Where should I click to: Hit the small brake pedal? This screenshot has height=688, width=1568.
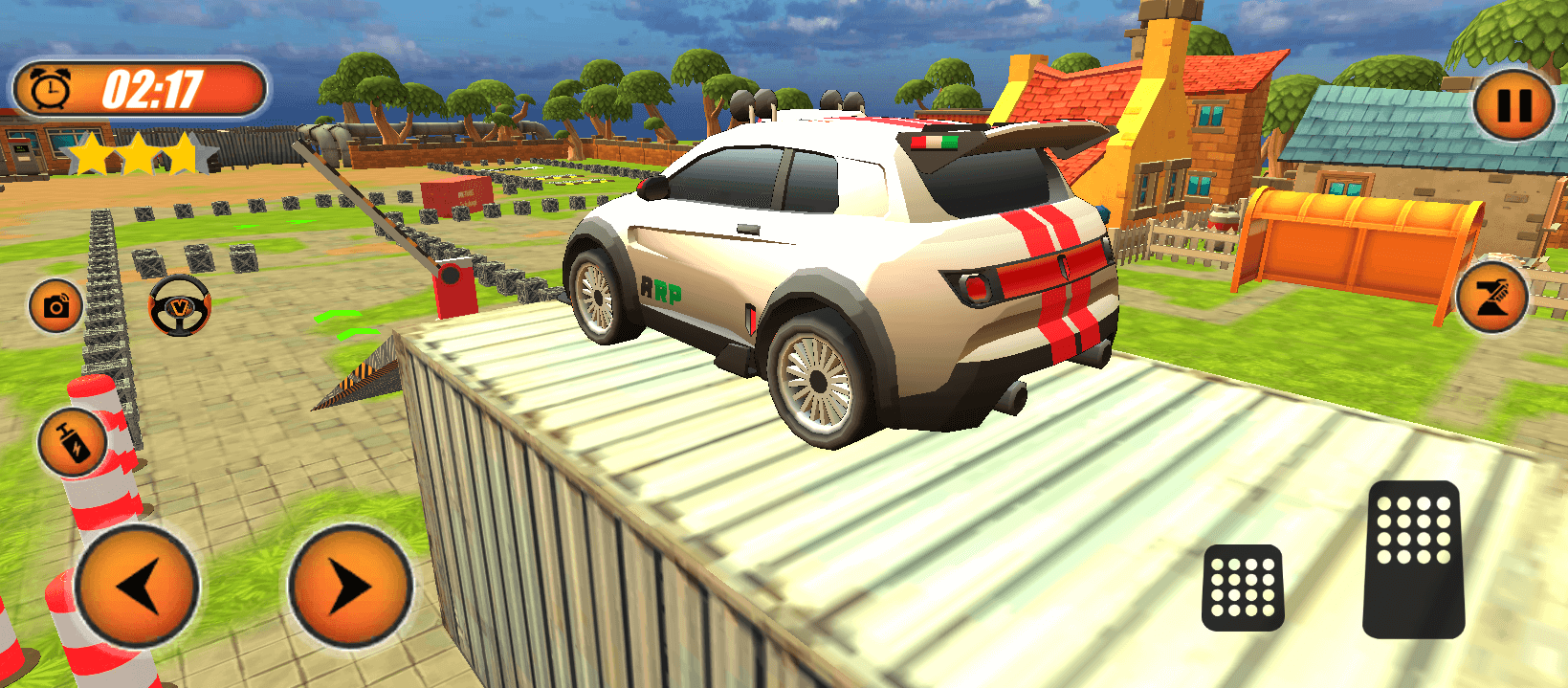click(1242, 588)
